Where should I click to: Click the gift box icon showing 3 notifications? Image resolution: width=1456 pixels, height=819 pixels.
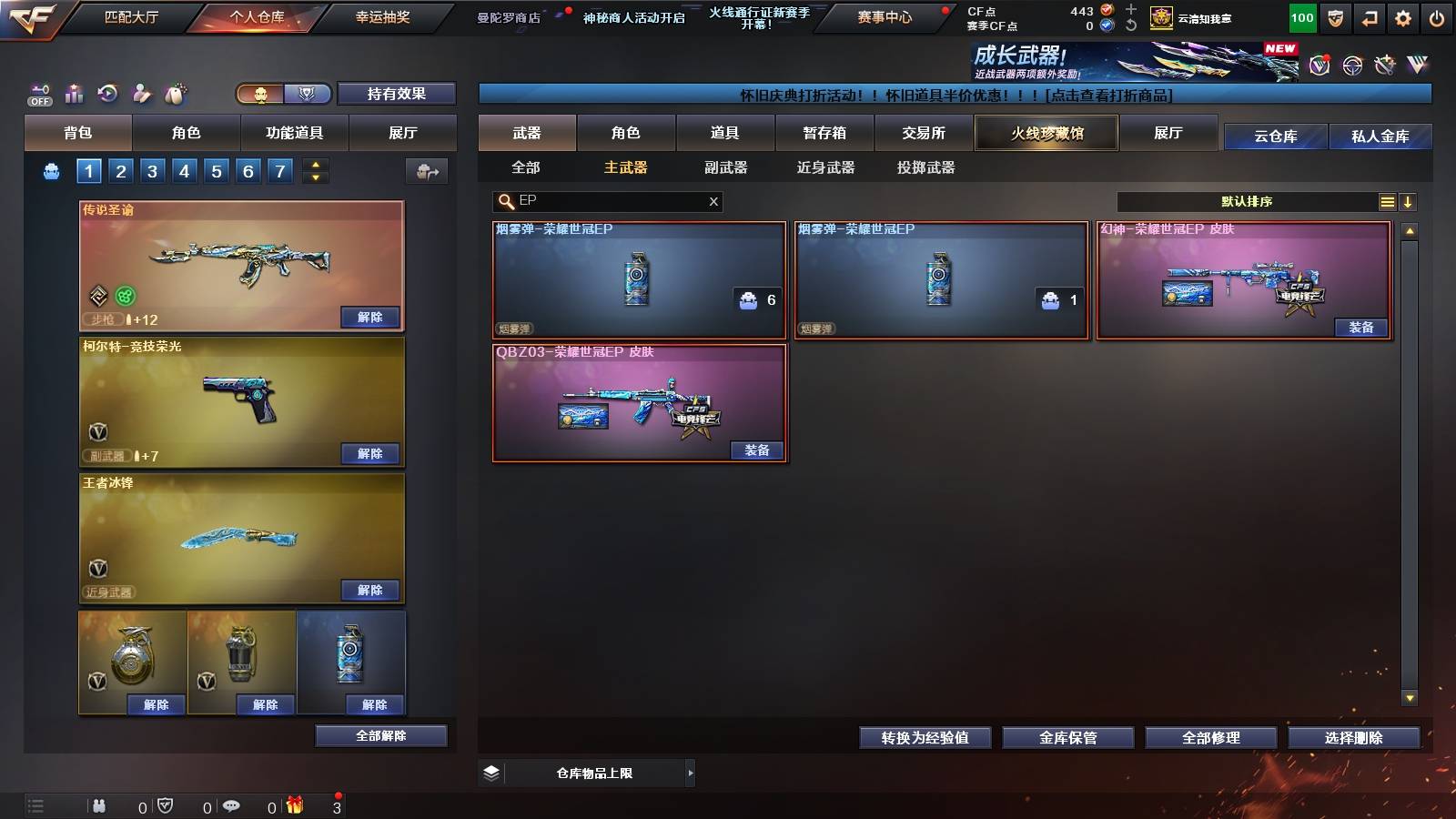pos(294,806)
